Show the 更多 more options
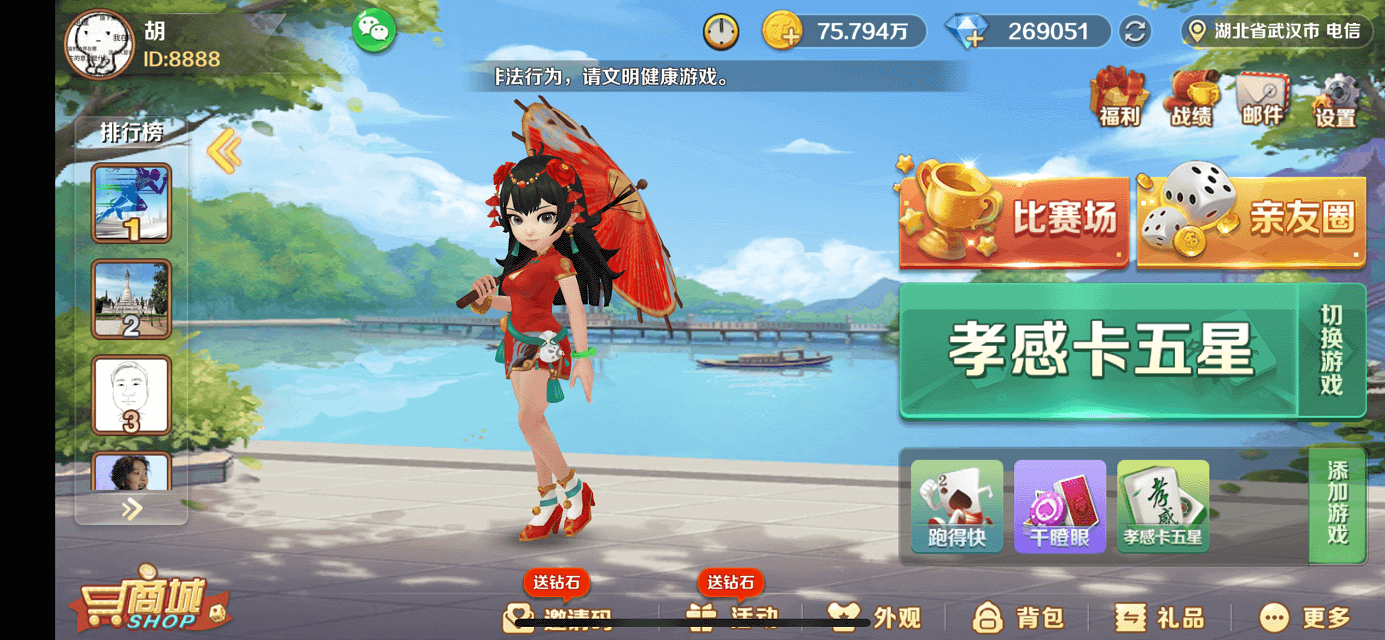Screen dimensions: 1385x640 [1306, 617]
